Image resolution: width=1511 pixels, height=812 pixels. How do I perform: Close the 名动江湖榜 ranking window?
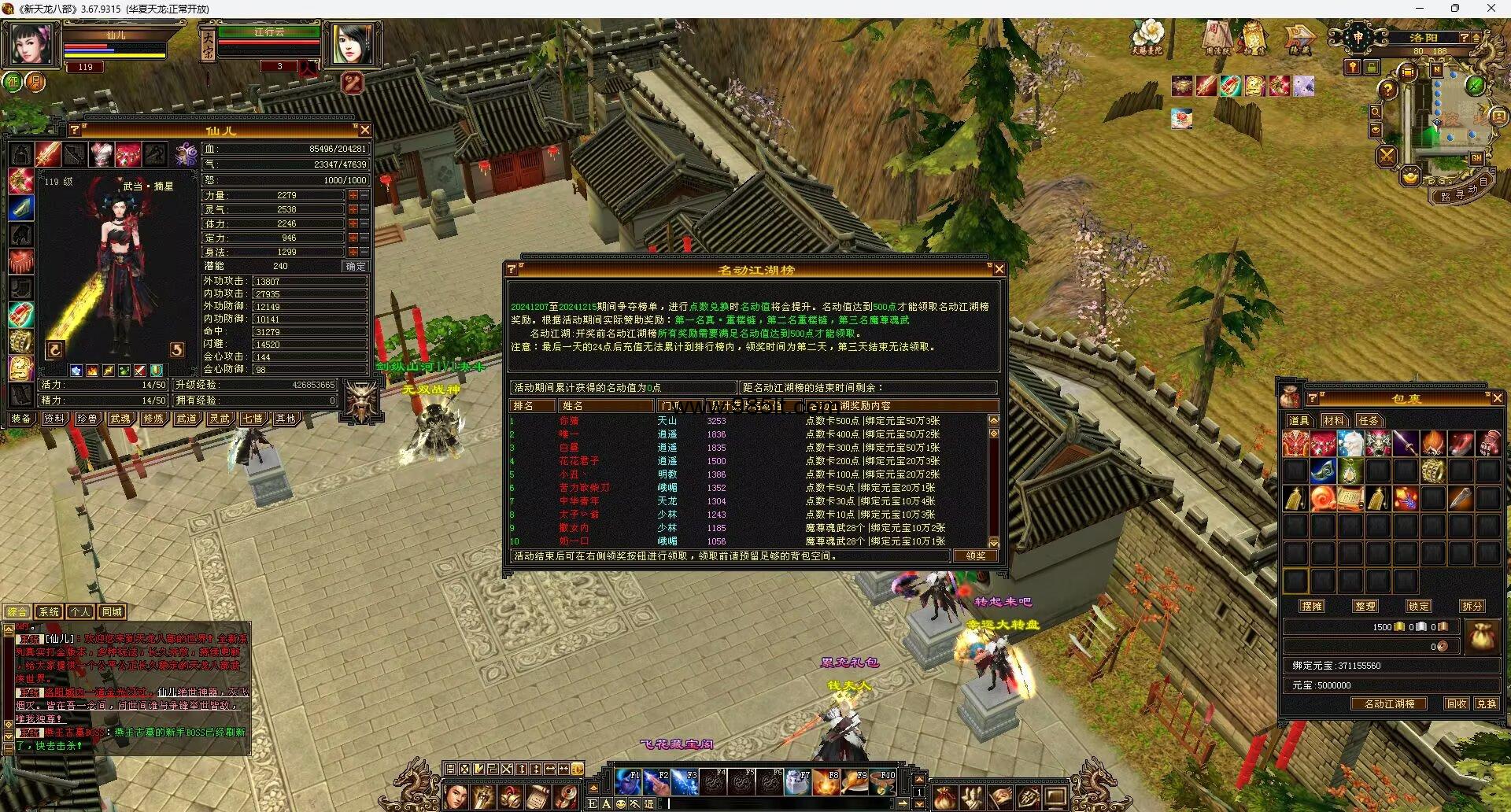tap(999, 269)
